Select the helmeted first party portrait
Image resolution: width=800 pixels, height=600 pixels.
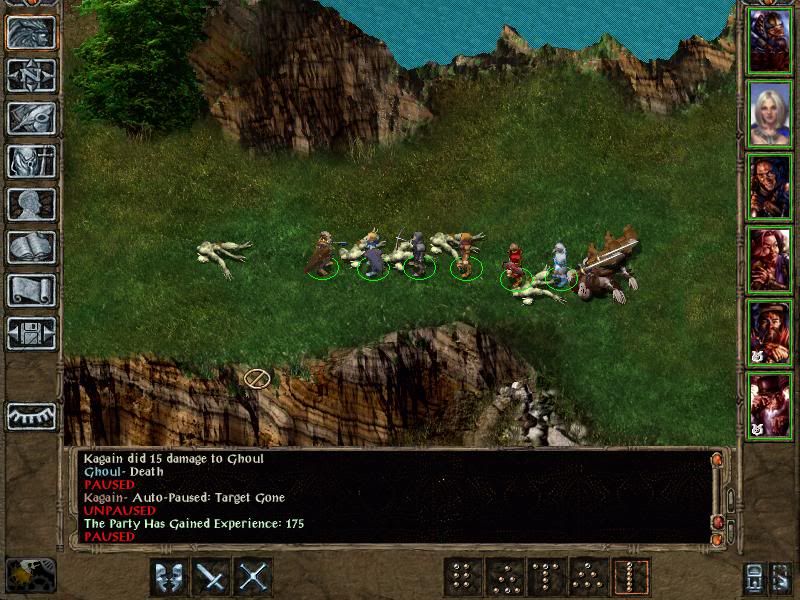pyautogui.click(x=769, y=39)
